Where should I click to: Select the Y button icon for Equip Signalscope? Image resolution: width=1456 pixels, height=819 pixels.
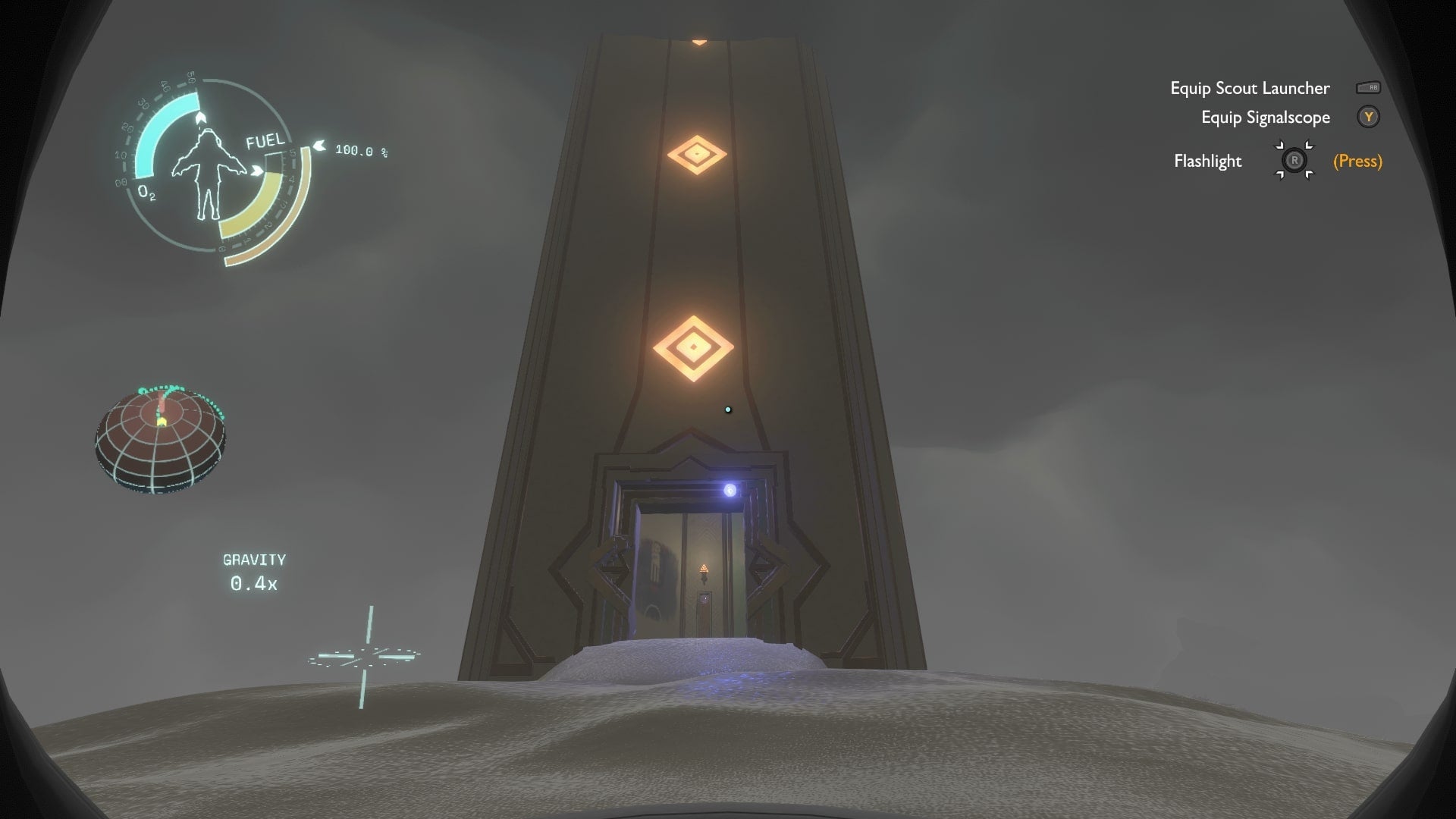1369,117
